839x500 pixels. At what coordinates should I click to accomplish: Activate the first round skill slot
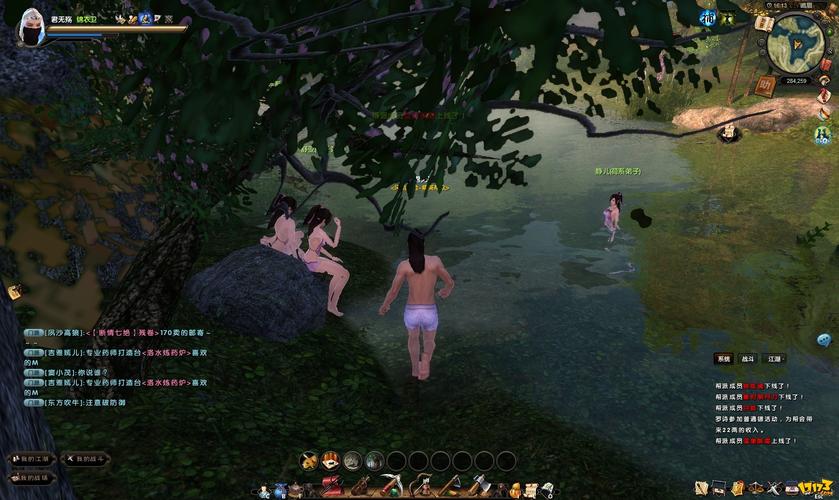click(x=311, y=460)
